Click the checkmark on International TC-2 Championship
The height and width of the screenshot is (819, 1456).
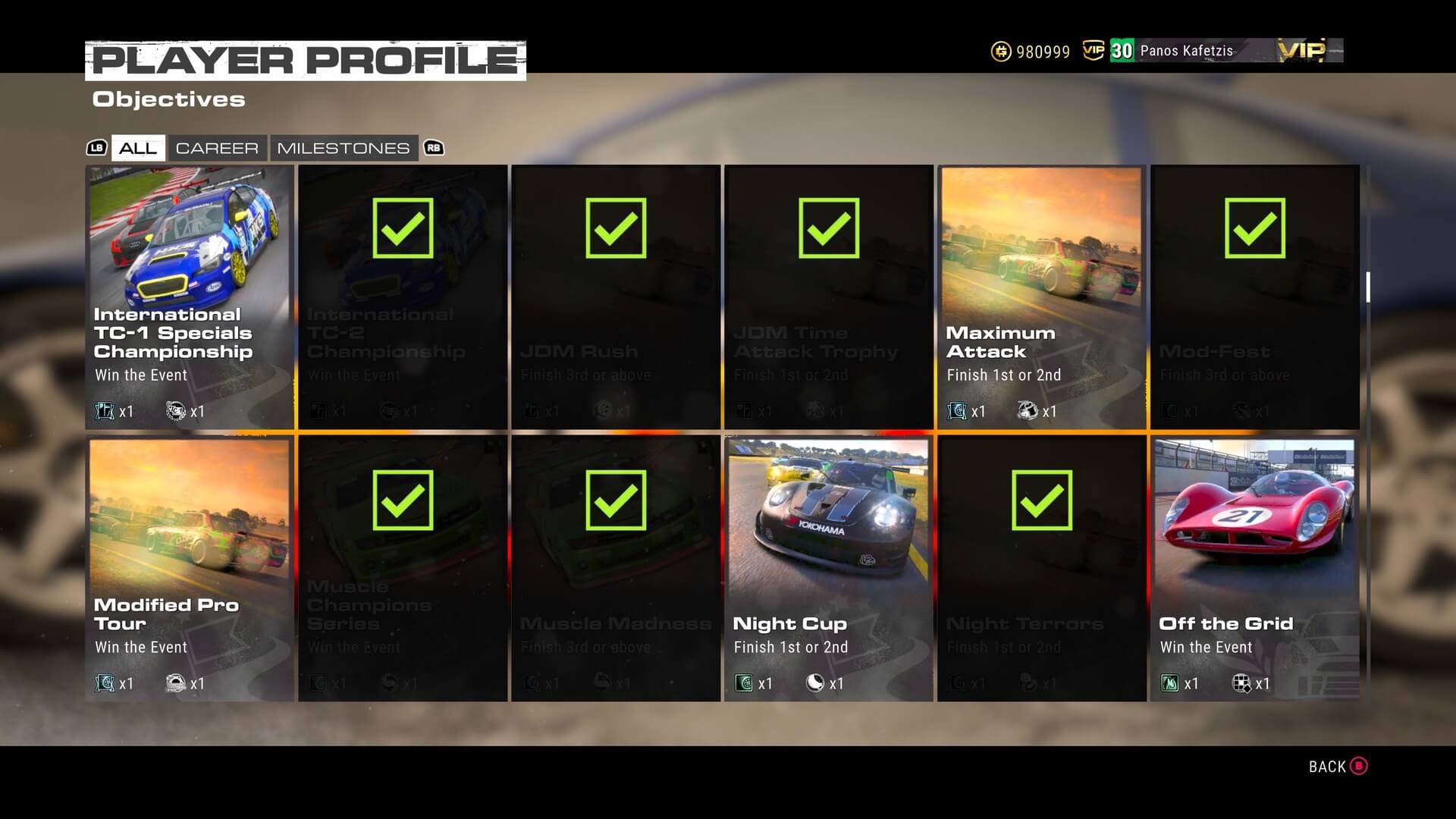[x=402, y=226]
